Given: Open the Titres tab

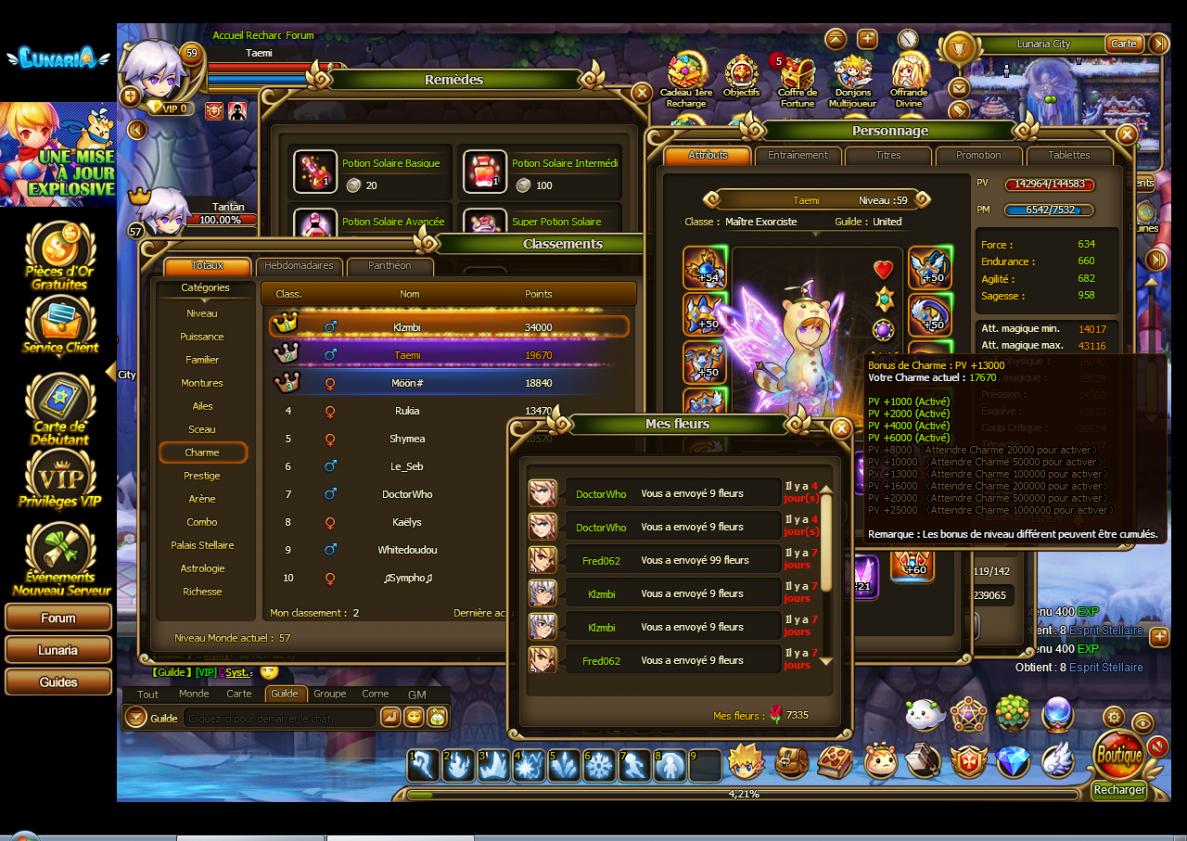Looking at the screenshot, I should click(888, 156).
